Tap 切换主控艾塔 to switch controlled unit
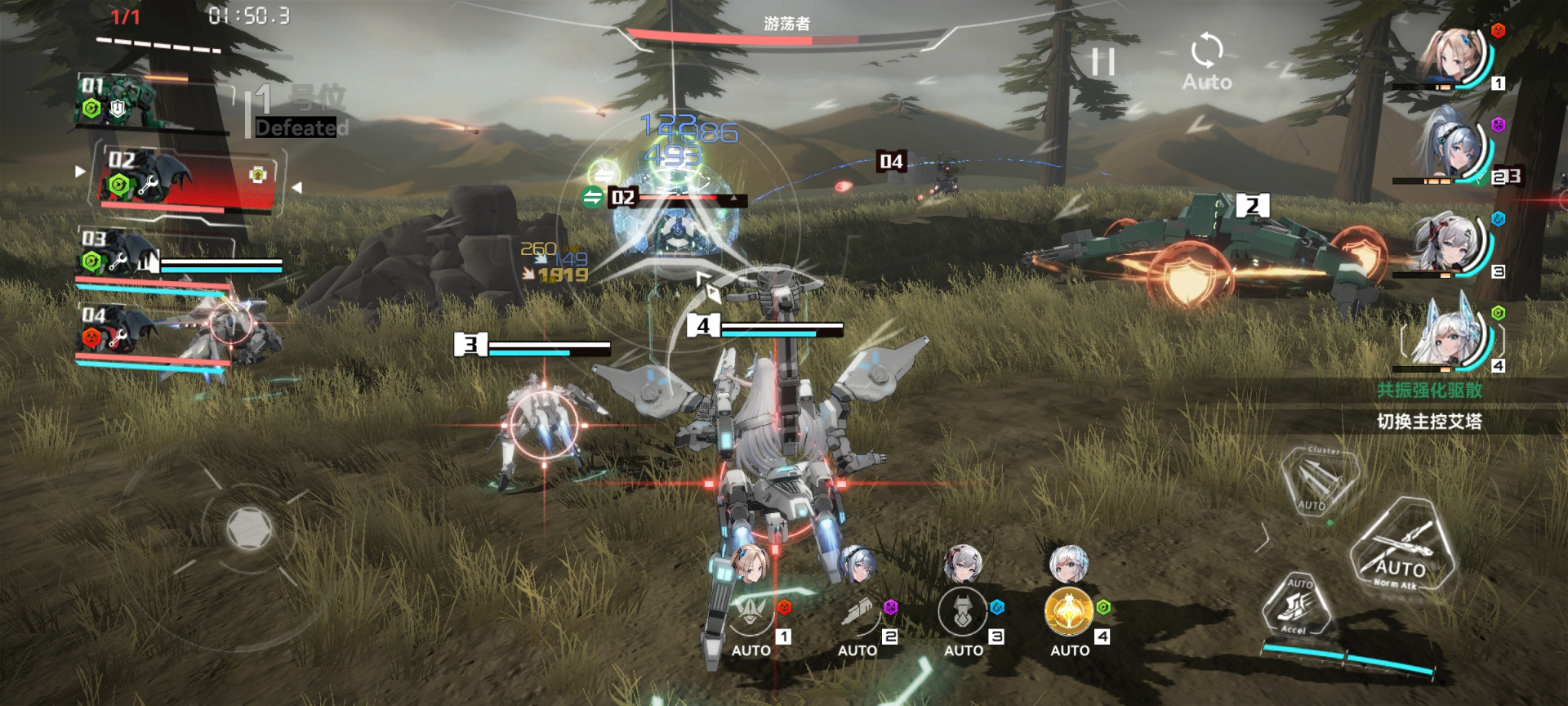Screen dimensions: 1568x706 point(1429,422)
